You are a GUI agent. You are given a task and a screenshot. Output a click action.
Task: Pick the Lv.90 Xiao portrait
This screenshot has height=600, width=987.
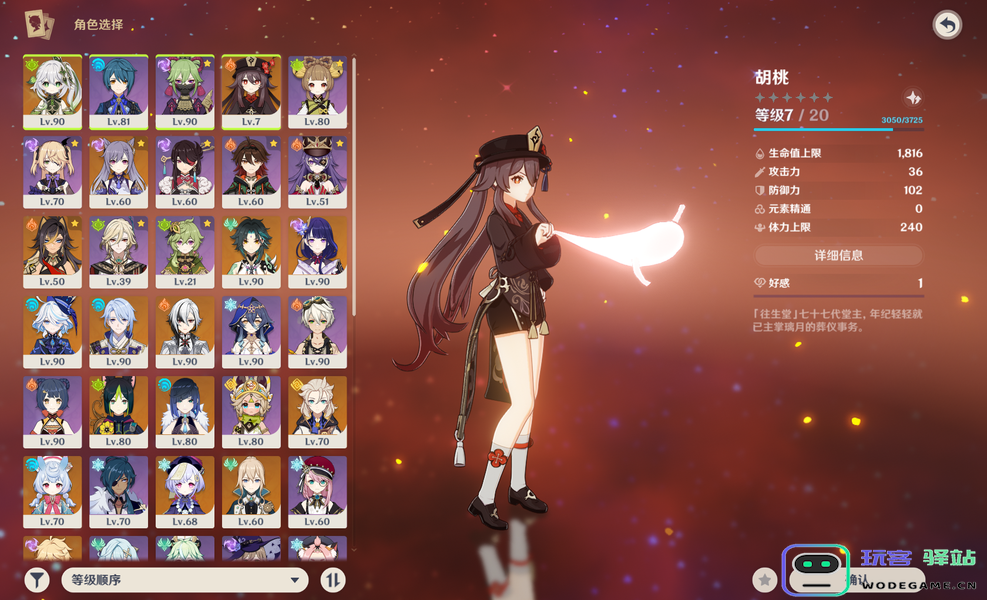[251, 252]
